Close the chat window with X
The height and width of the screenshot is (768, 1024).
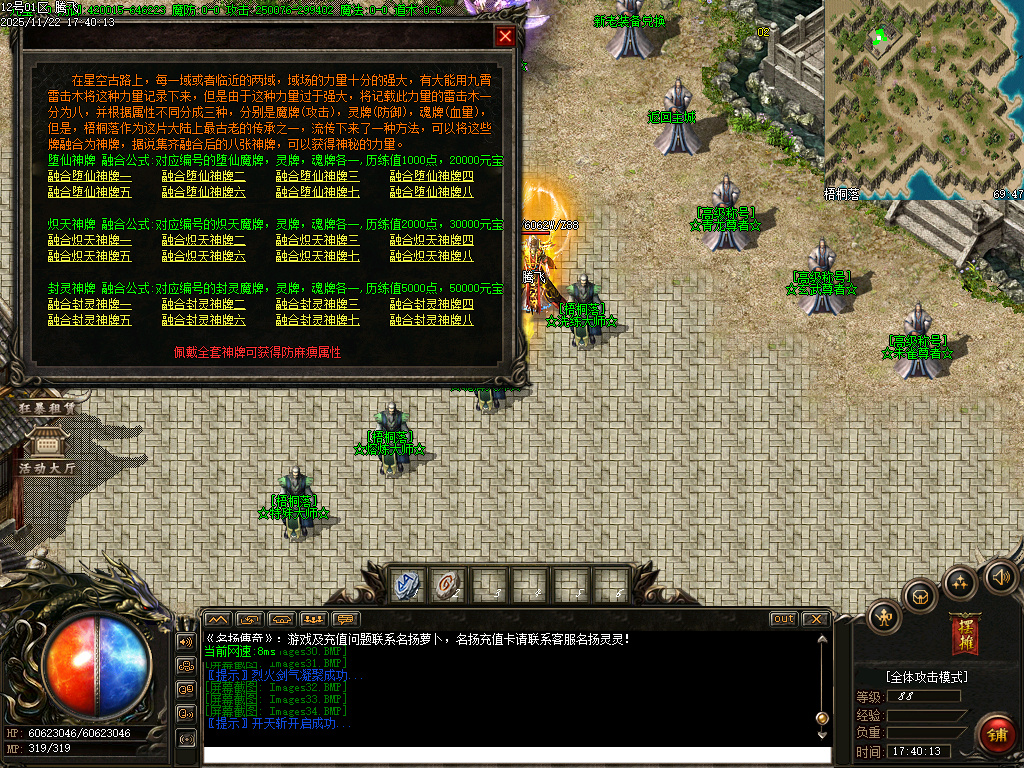(x=815, y=619)
